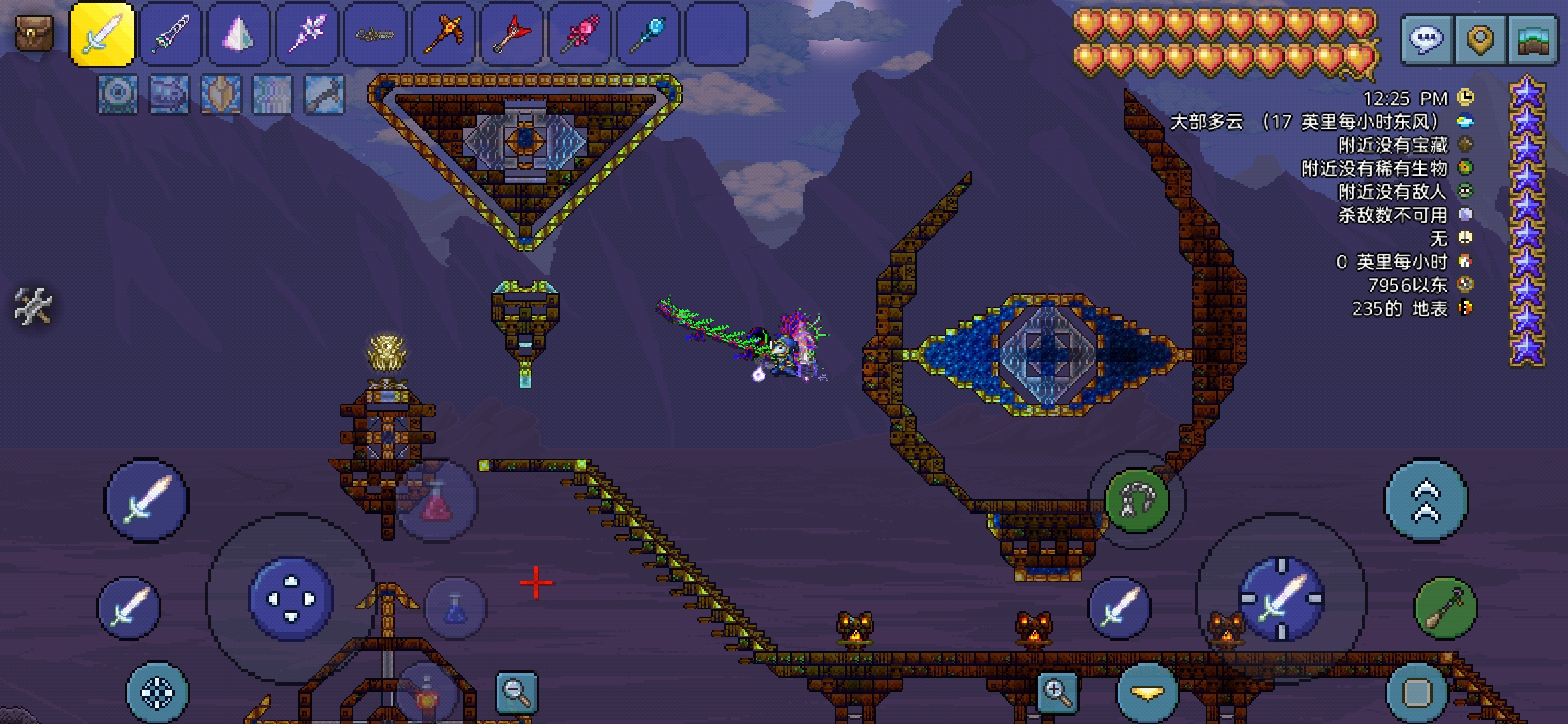Open the world map landscape button
This screenshot has width=1568, height=724.
pyautogui.click(x=1533, y=40)
